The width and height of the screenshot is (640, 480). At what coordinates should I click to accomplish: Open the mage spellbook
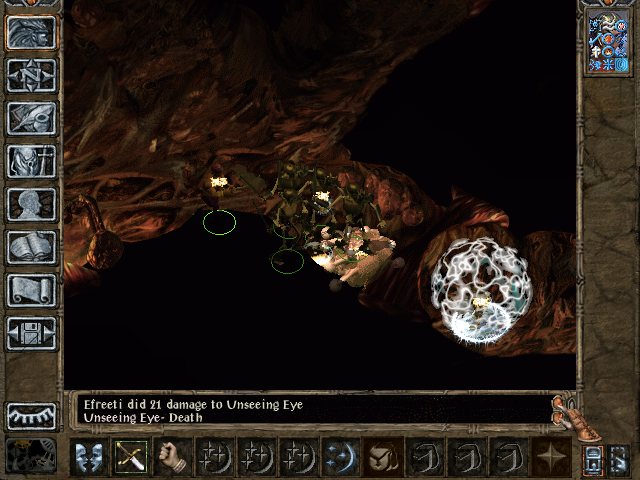(32, 247)
